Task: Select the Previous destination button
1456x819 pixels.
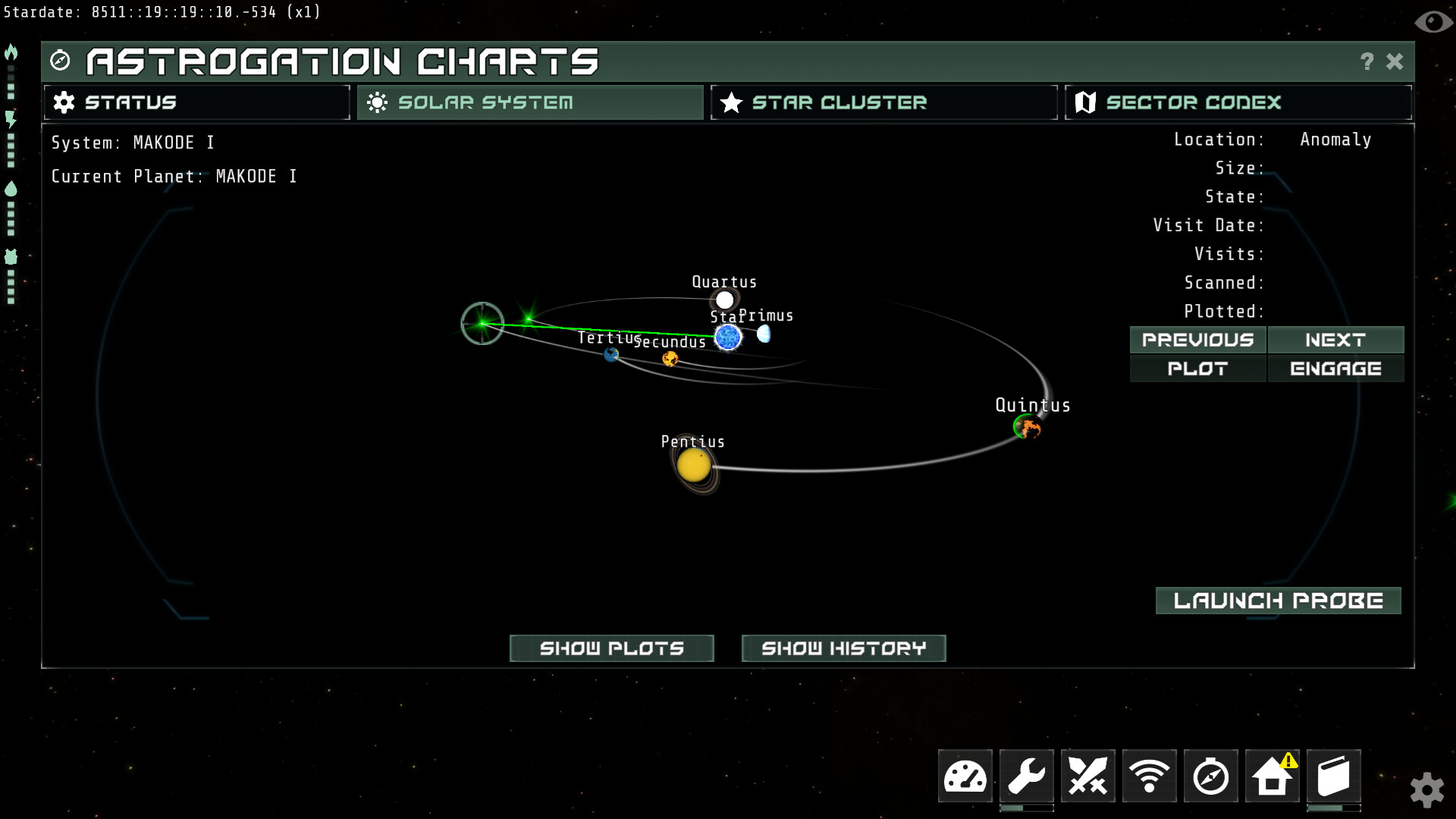Action: pyautogui.click(x=1197, y=340)
